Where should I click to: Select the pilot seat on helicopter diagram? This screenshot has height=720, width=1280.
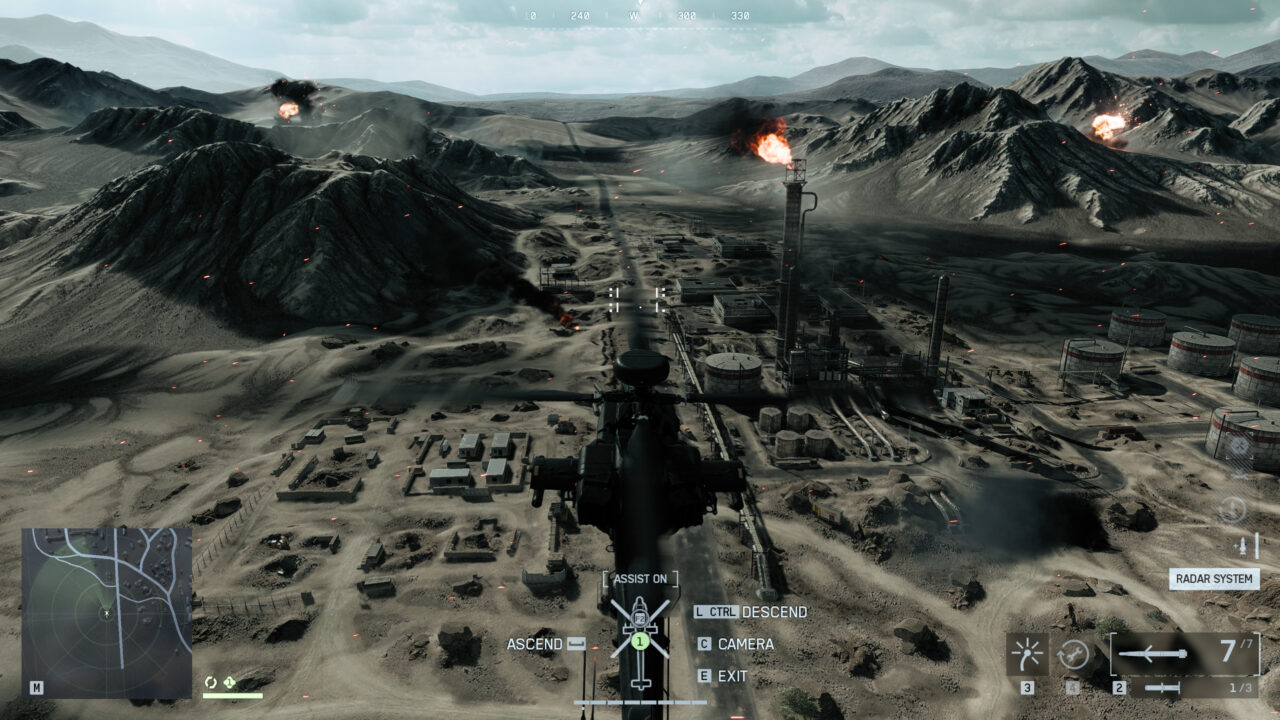pos(640,640)
